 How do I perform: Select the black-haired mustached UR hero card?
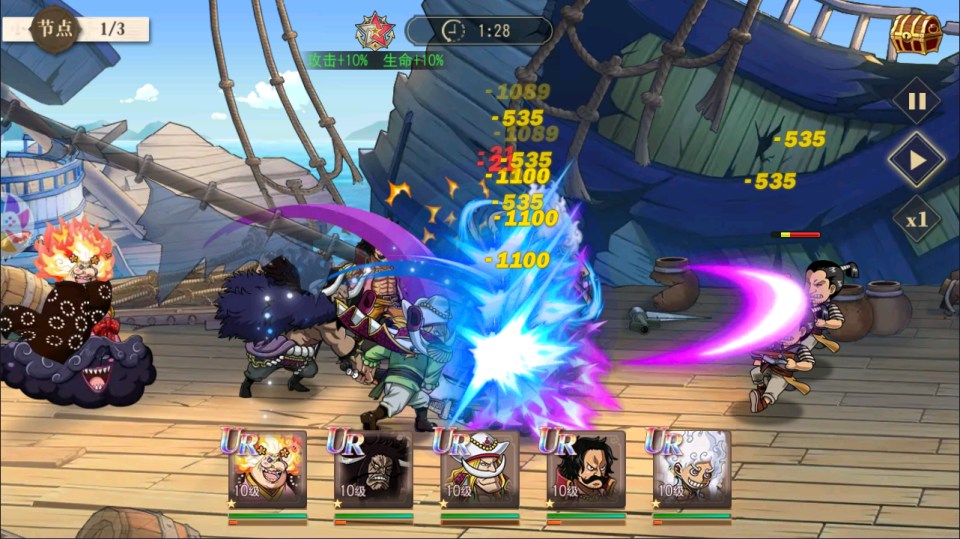point(586,470)
